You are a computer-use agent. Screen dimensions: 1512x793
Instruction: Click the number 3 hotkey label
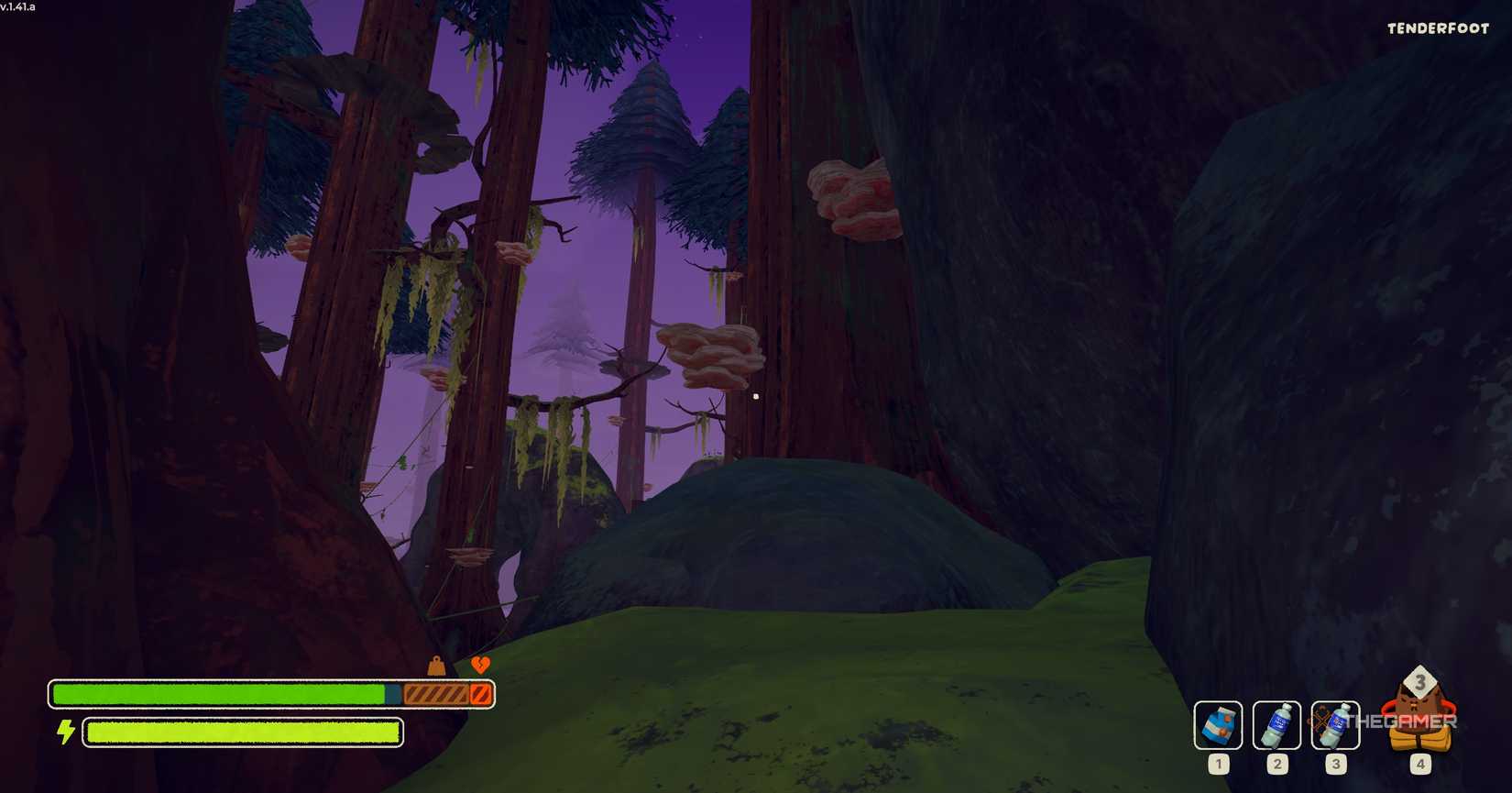coord(1335,763)
